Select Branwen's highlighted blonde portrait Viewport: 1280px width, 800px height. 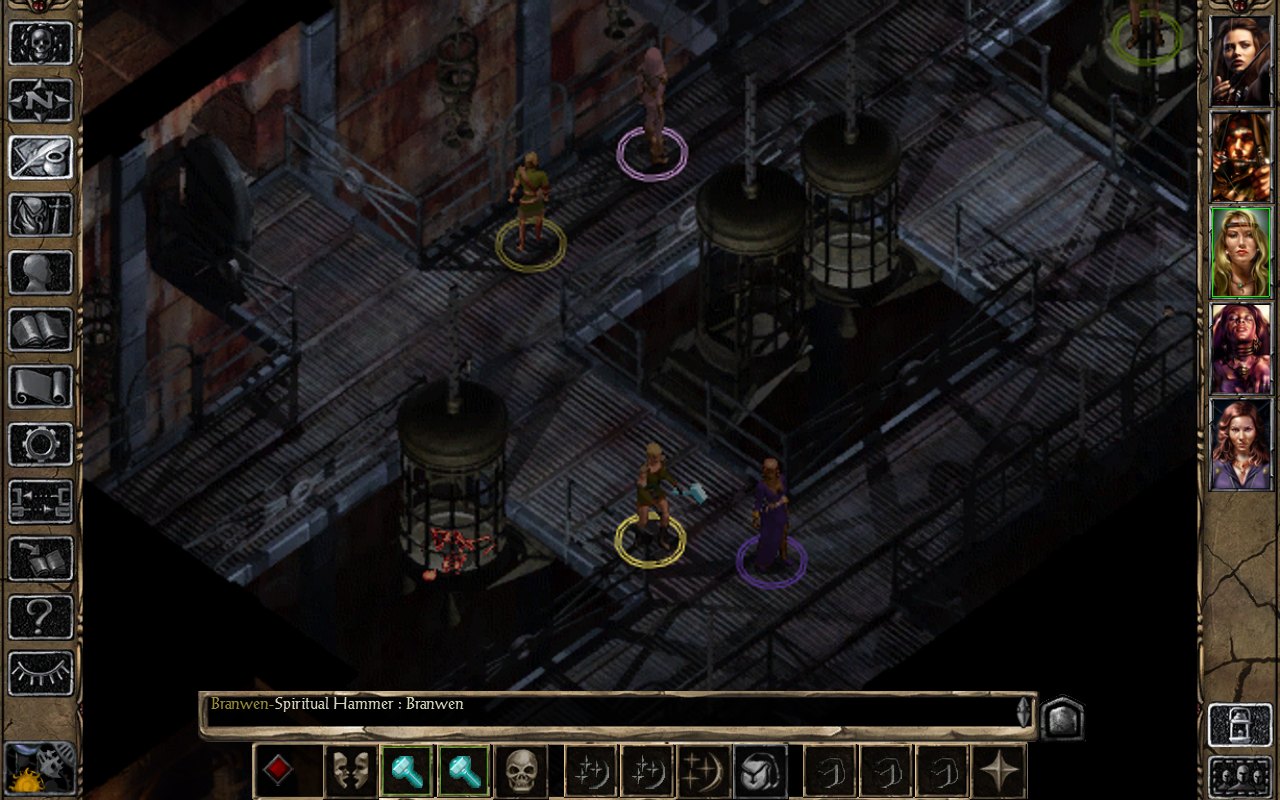[1240, 252]
